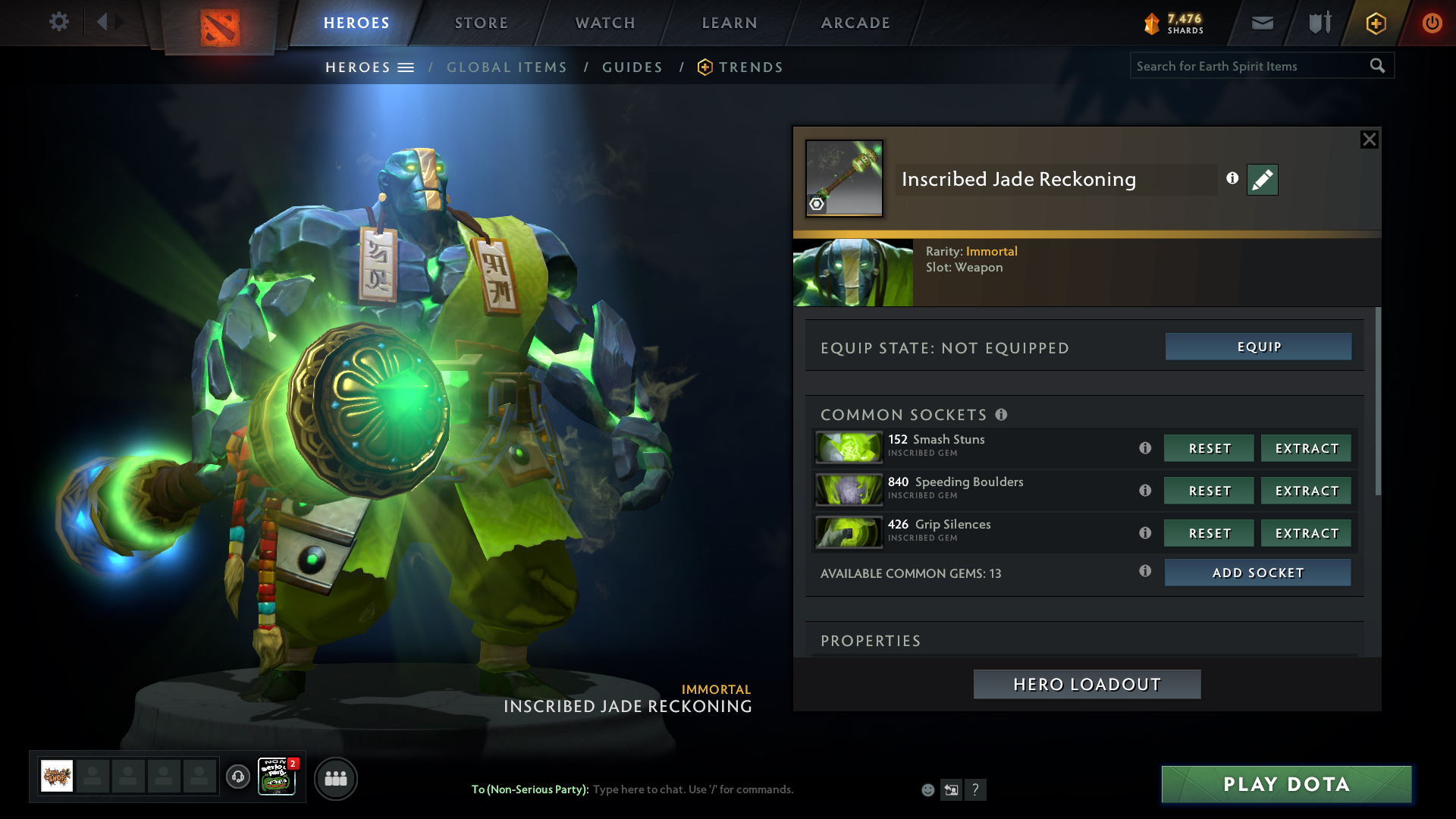
Task: Close the item details panel
Action: 1369,140
